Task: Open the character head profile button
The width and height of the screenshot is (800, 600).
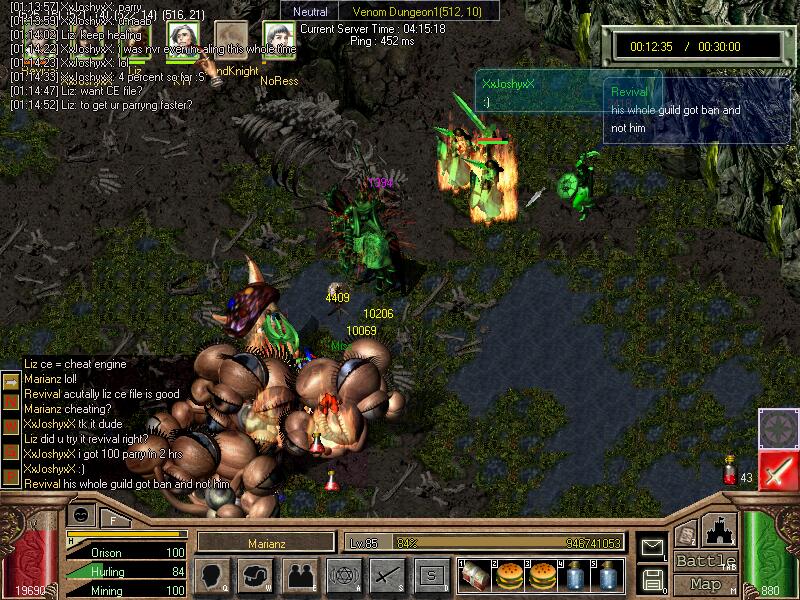Action: coord(212,575)
